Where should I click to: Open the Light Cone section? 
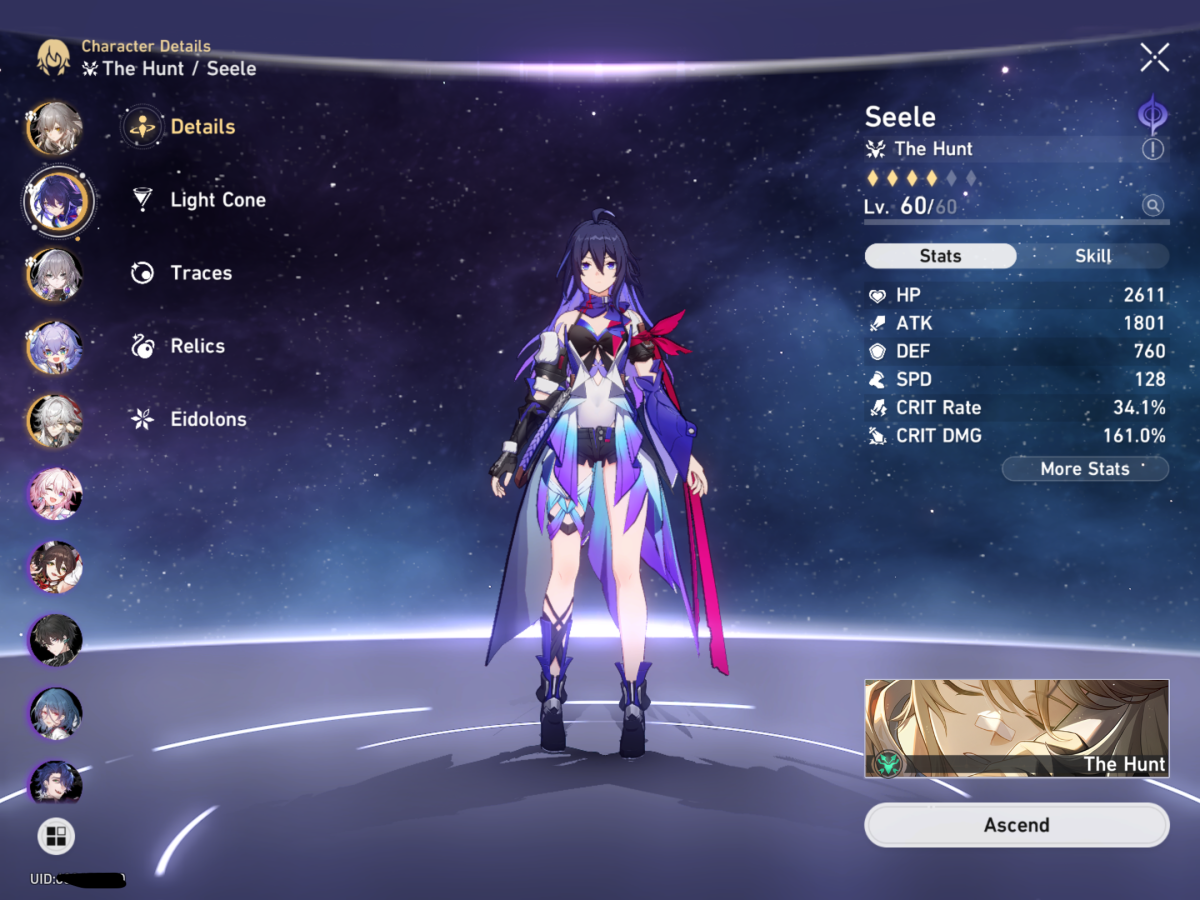pyautogui.click(x=217, y=200)
